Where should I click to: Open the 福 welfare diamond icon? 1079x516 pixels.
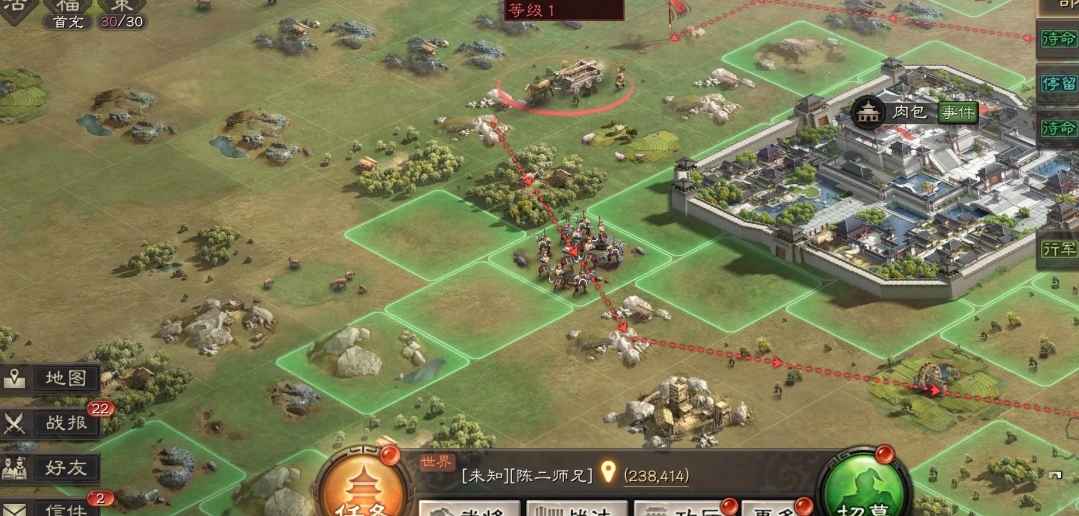point(67,6)
